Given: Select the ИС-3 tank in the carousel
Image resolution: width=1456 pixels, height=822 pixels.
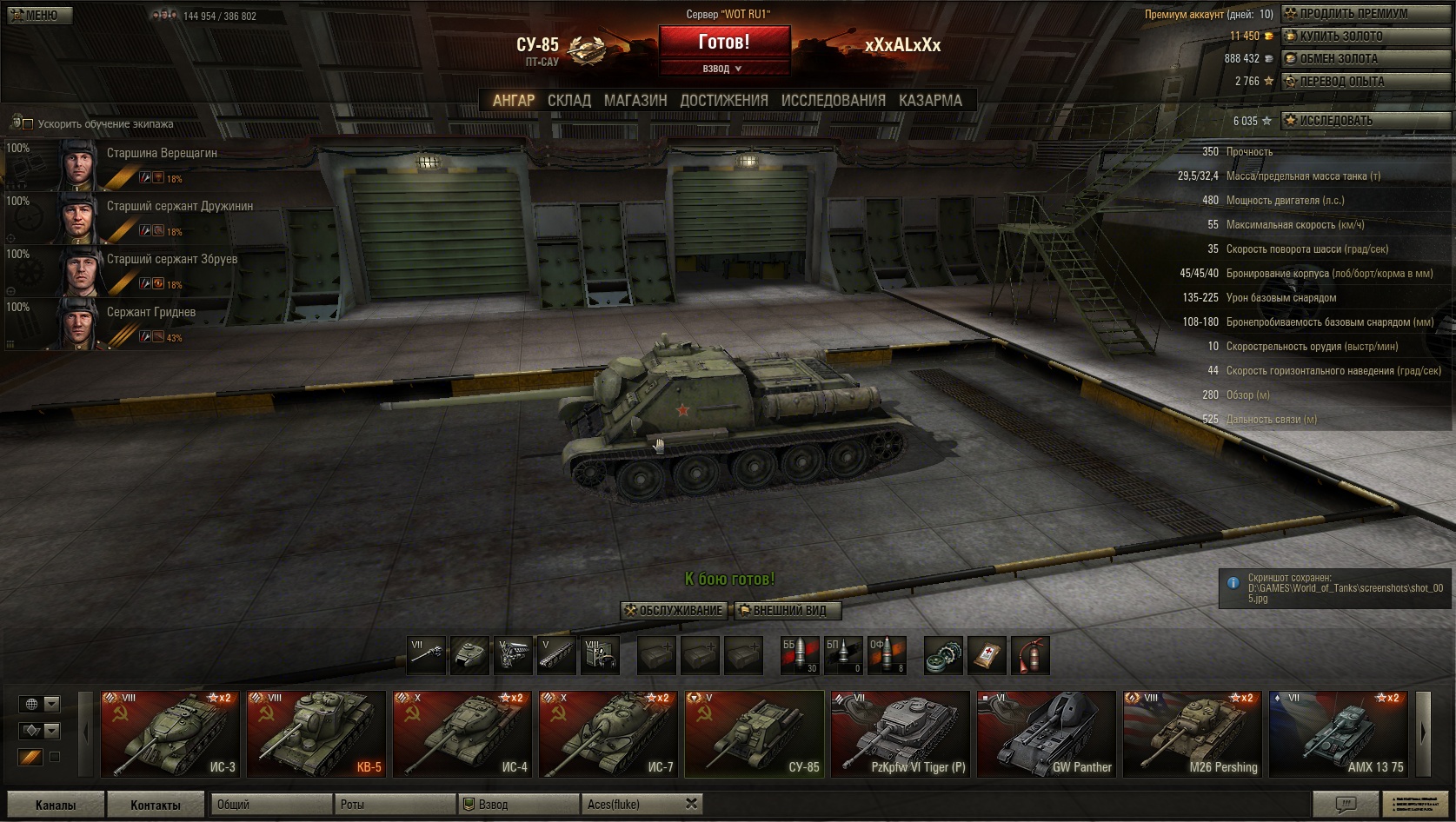Looking at the screenshot, I should 170,733.
